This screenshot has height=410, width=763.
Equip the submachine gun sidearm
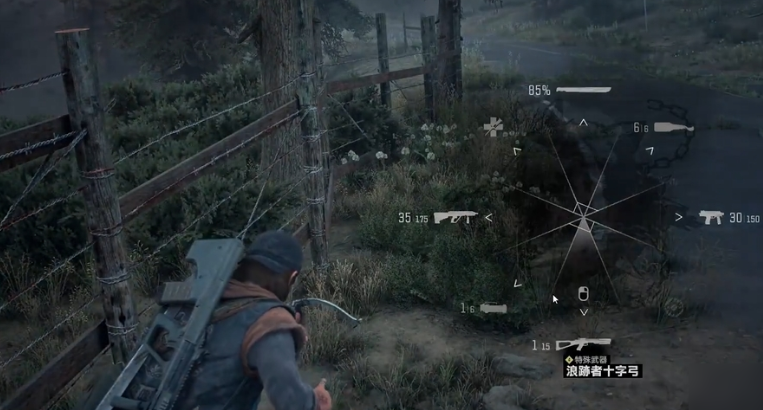[712, 216]
